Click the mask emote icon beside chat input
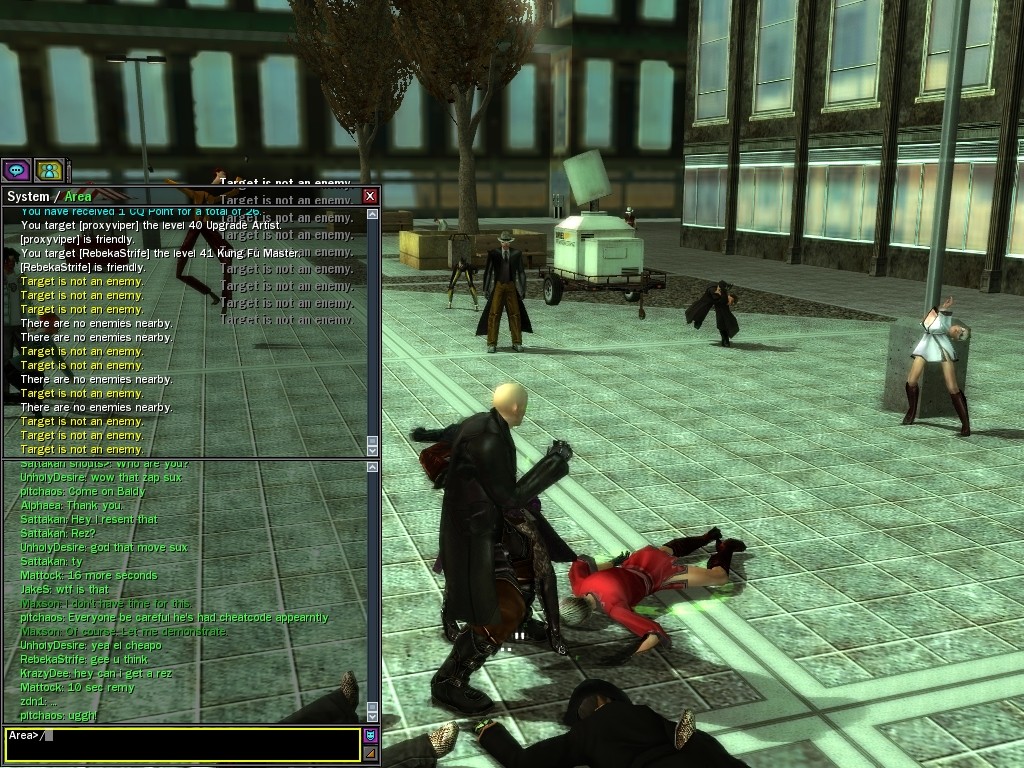The image size is (1024, 768). (370, 736)
